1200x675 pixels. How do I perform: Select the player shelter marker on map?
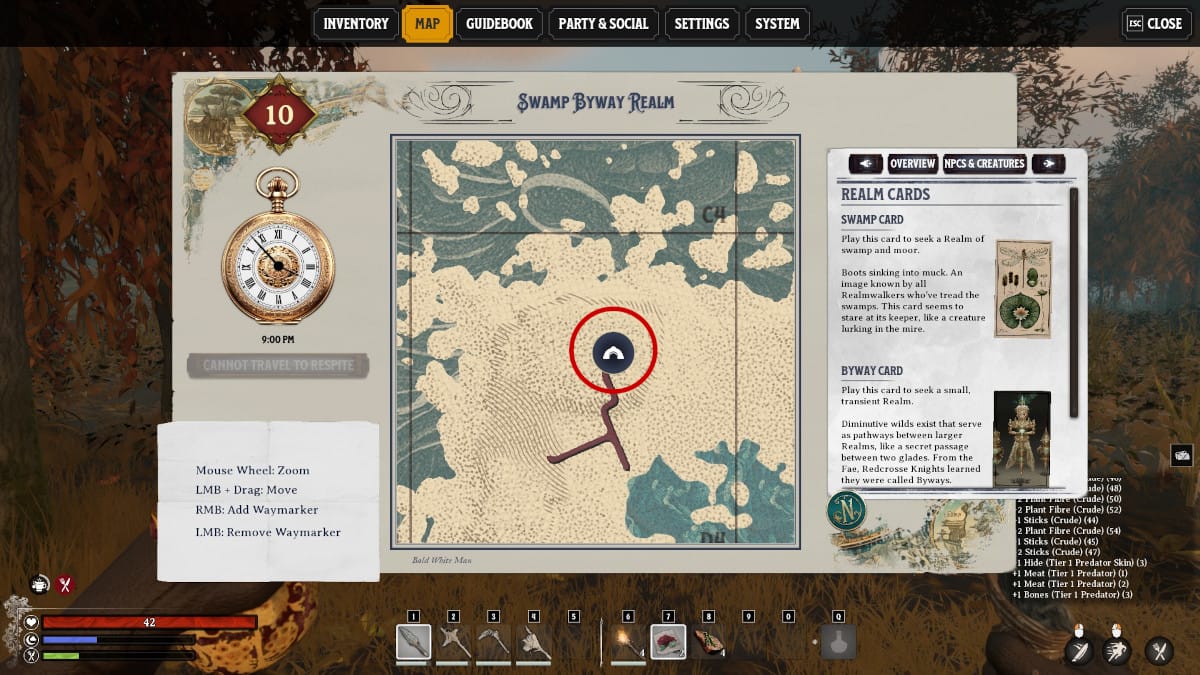[613, 352]
